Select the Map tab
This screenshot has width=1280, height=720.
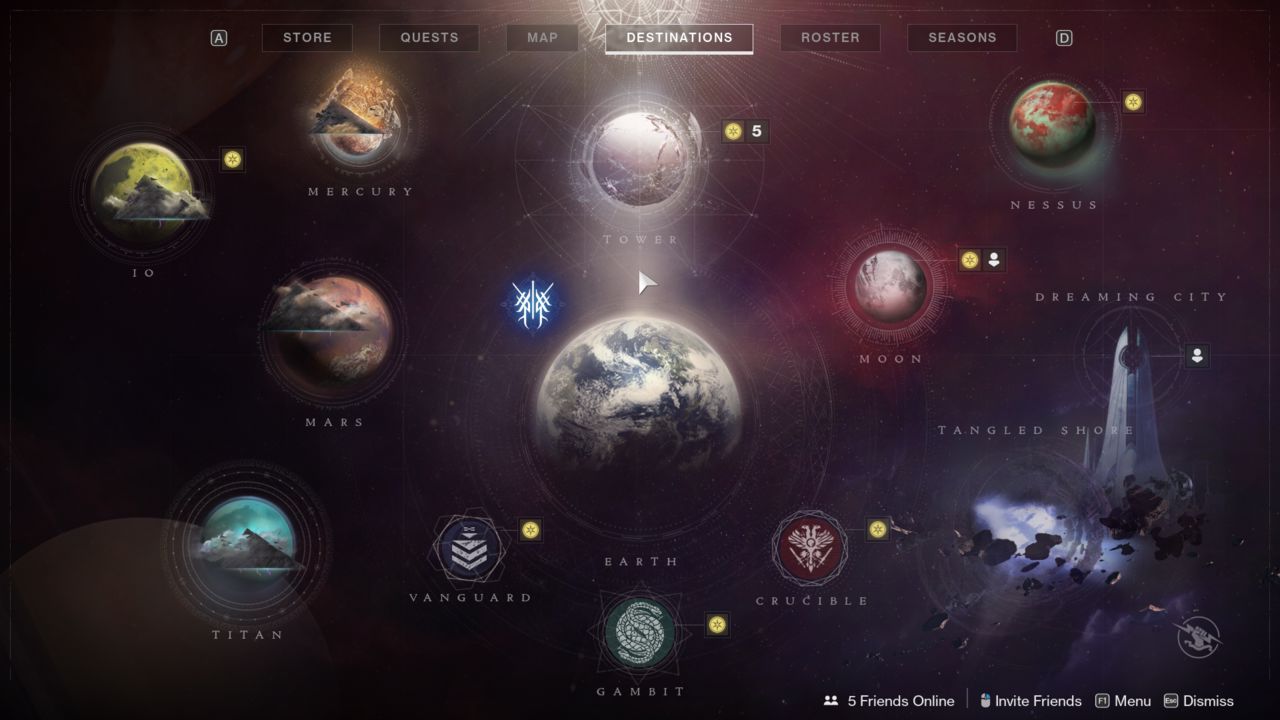542,38
